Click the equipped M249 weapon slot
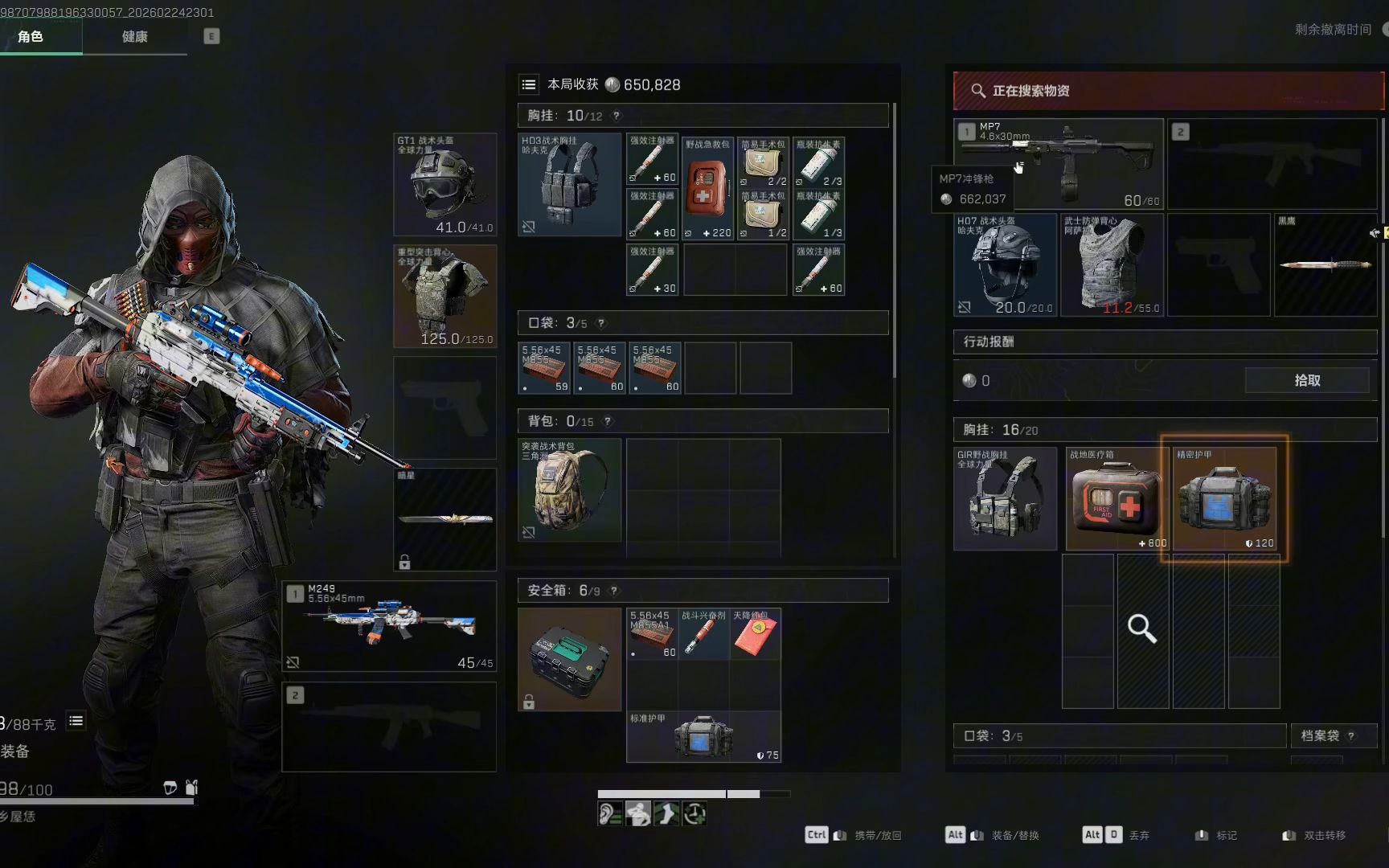This screenshot has height=868, width=1389. [x=389, y=626]
